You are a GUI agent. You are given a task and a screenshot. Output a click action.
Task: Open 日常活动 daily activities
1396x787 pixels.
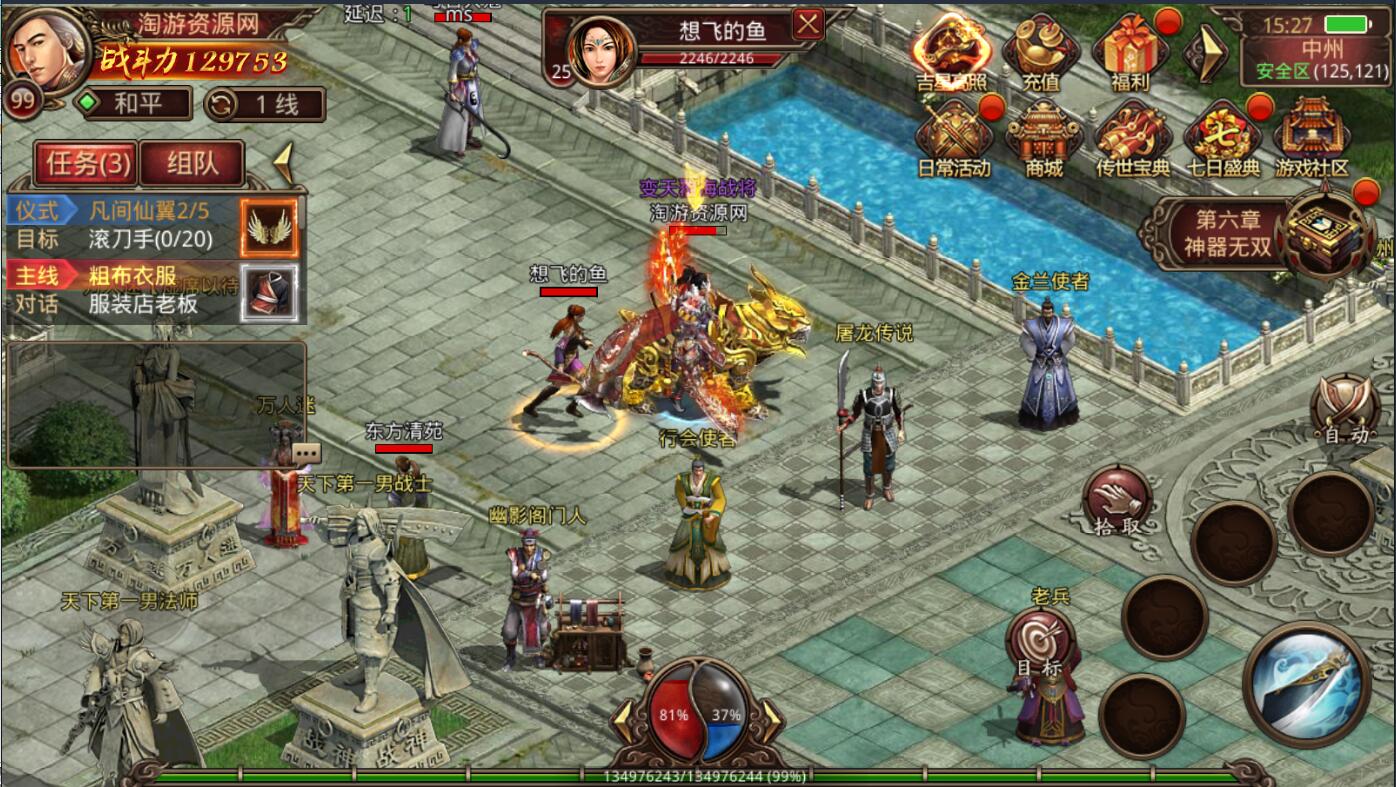coord(953,139)
